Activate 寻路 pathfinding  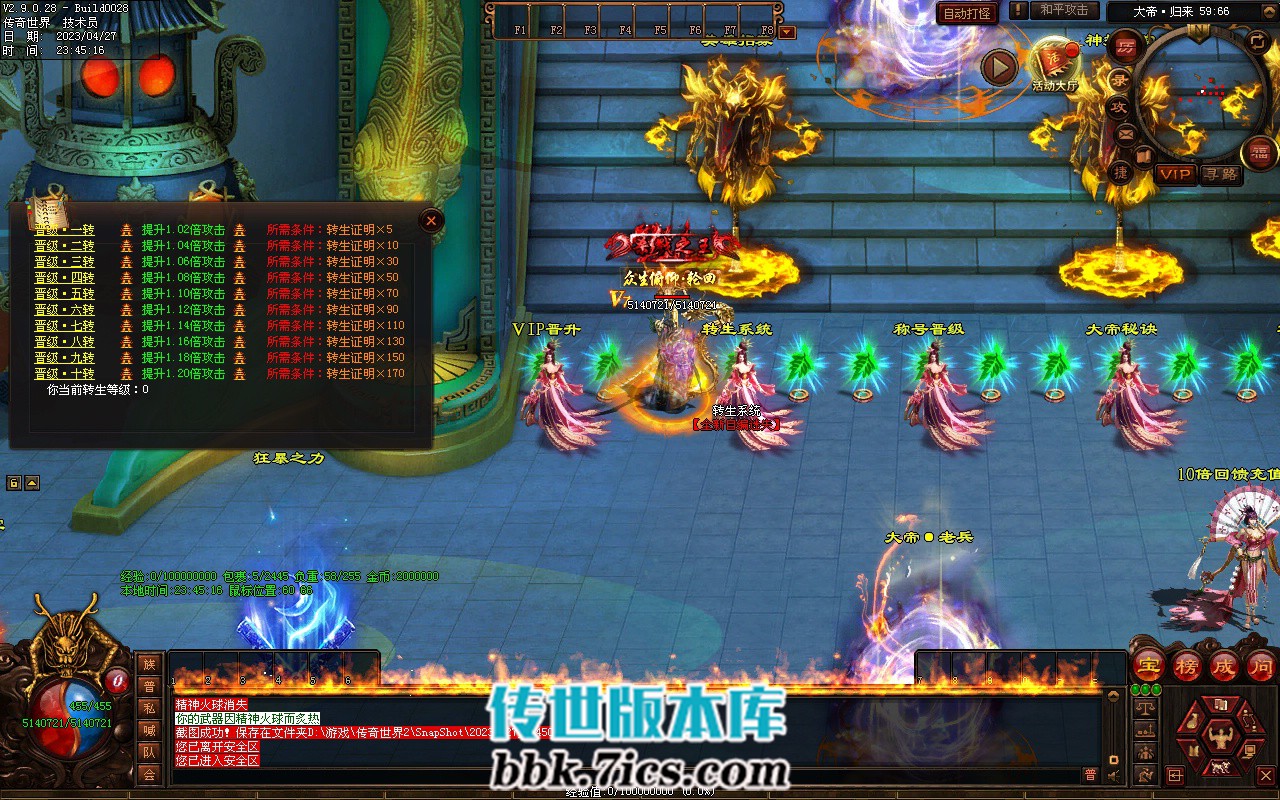(1220, 174)
